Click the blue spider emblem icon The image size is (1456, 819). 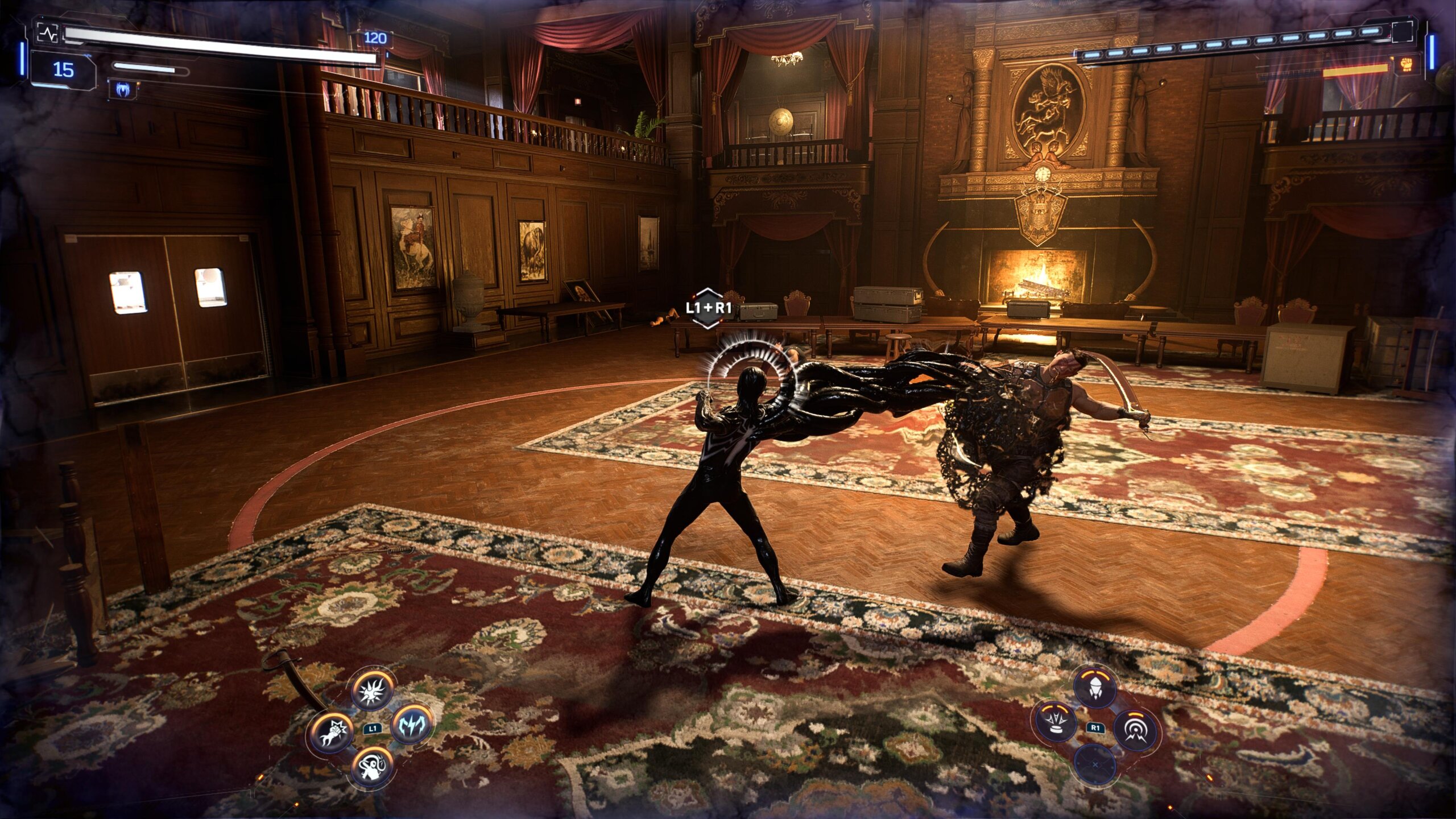122,89
